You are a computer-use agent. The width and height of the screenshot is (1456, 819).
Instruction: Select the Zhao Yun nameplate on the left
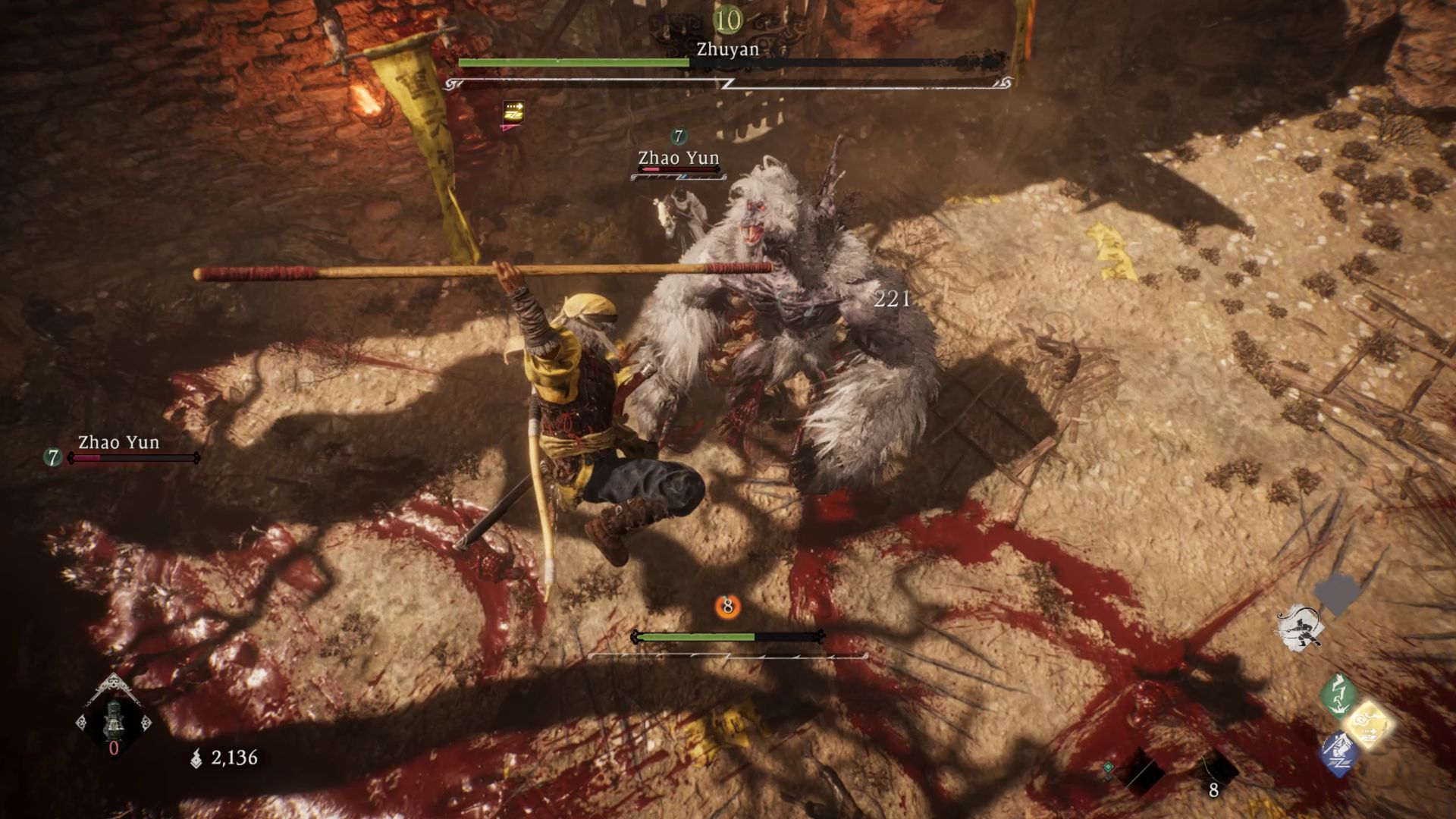[118, 442]
